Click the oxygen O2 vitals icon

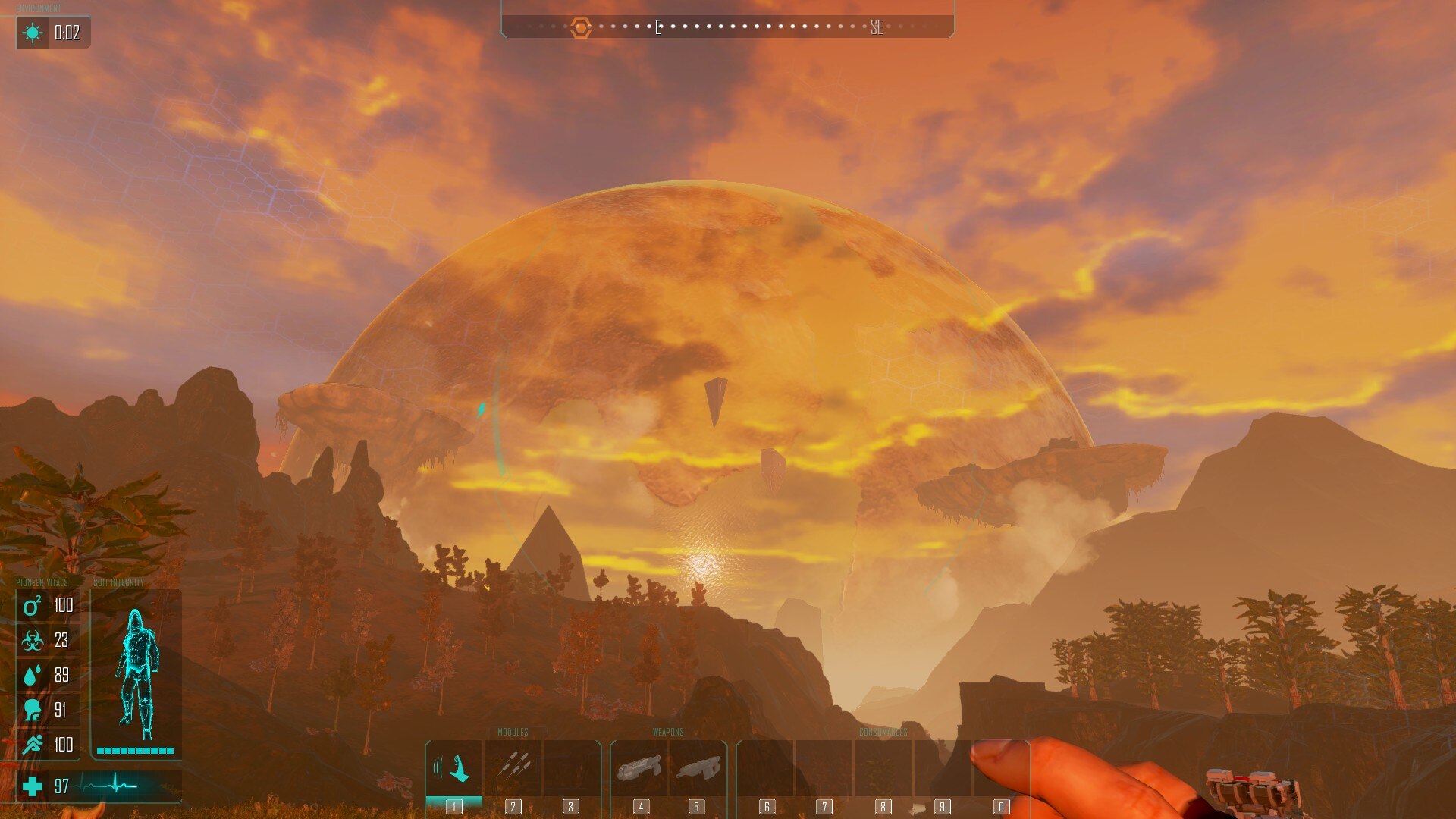click(32, 606)
